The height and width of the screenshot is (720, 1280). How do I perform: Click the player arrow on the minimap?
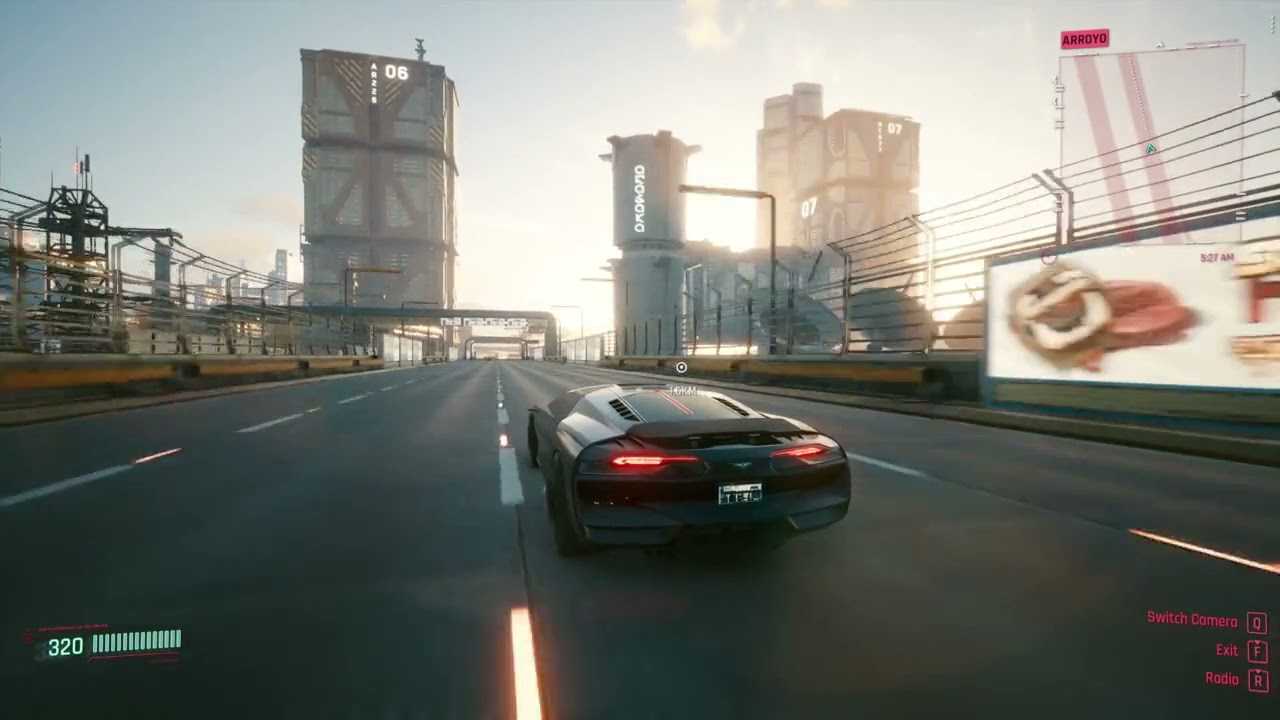(1152, 149)
